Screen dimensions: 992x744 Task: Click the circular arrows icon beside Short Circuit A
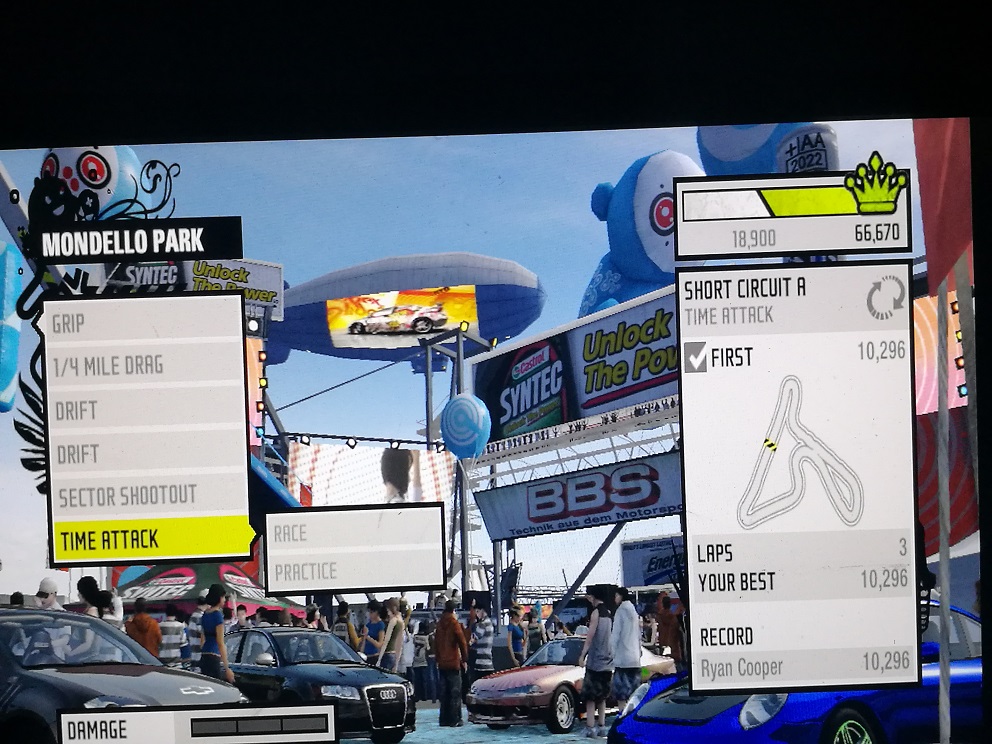pyautogui.click(x=885, y=298)
